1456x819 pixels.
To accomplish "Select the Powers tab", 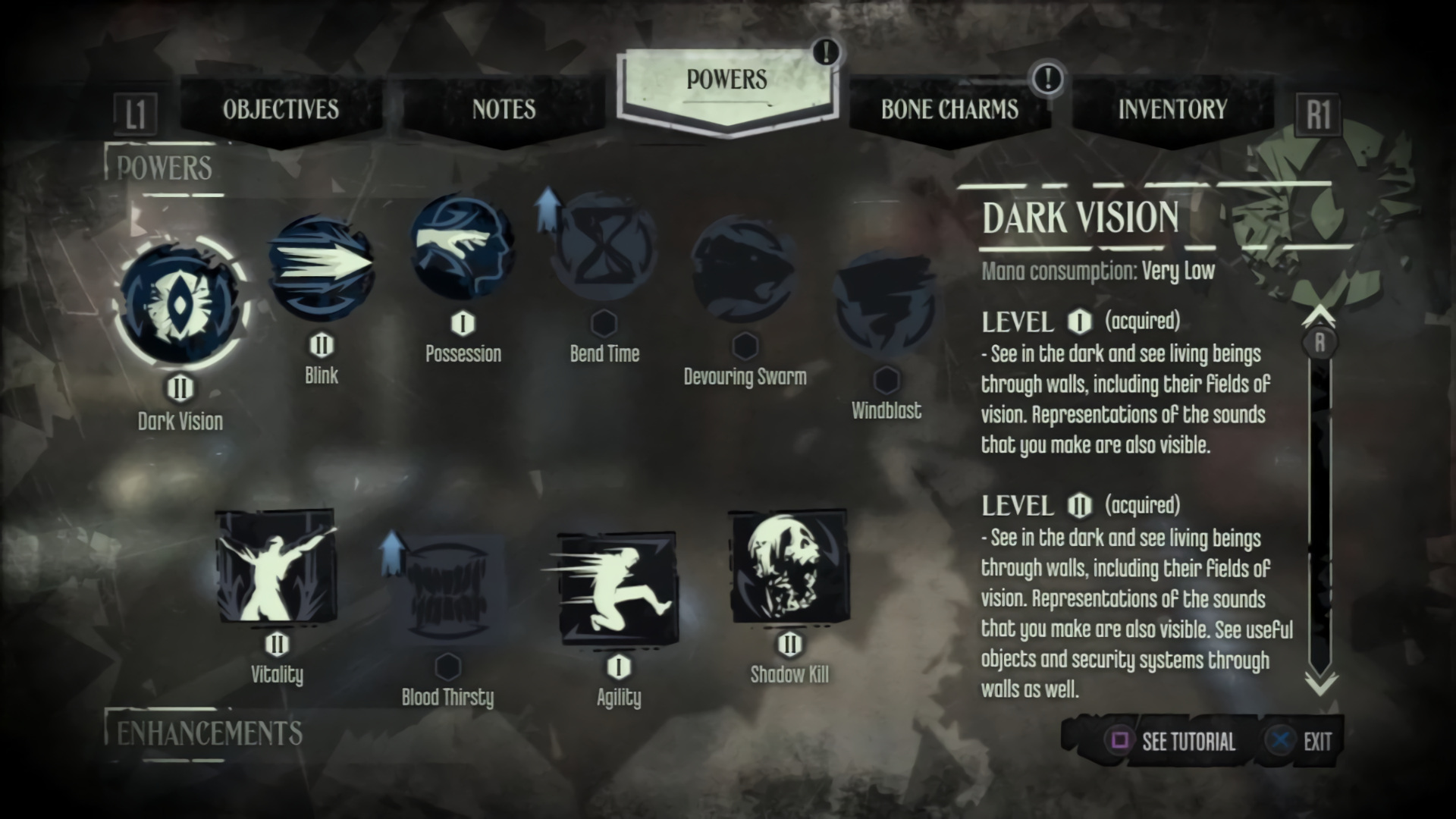I will point(726,80).
